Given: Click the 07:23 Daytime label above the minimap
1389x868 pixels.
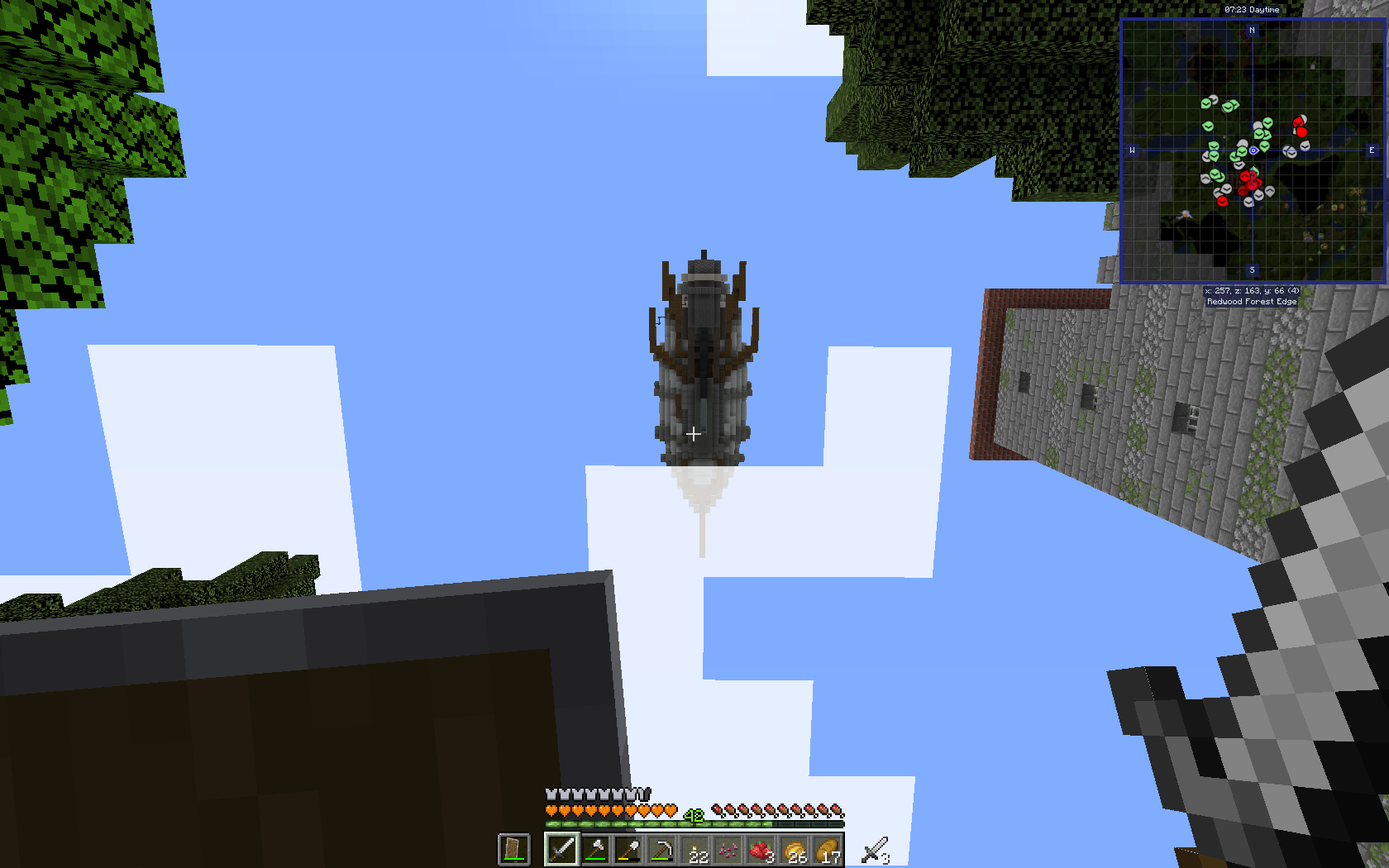Looking at the screenshot, I should (x=1253, y=10).
